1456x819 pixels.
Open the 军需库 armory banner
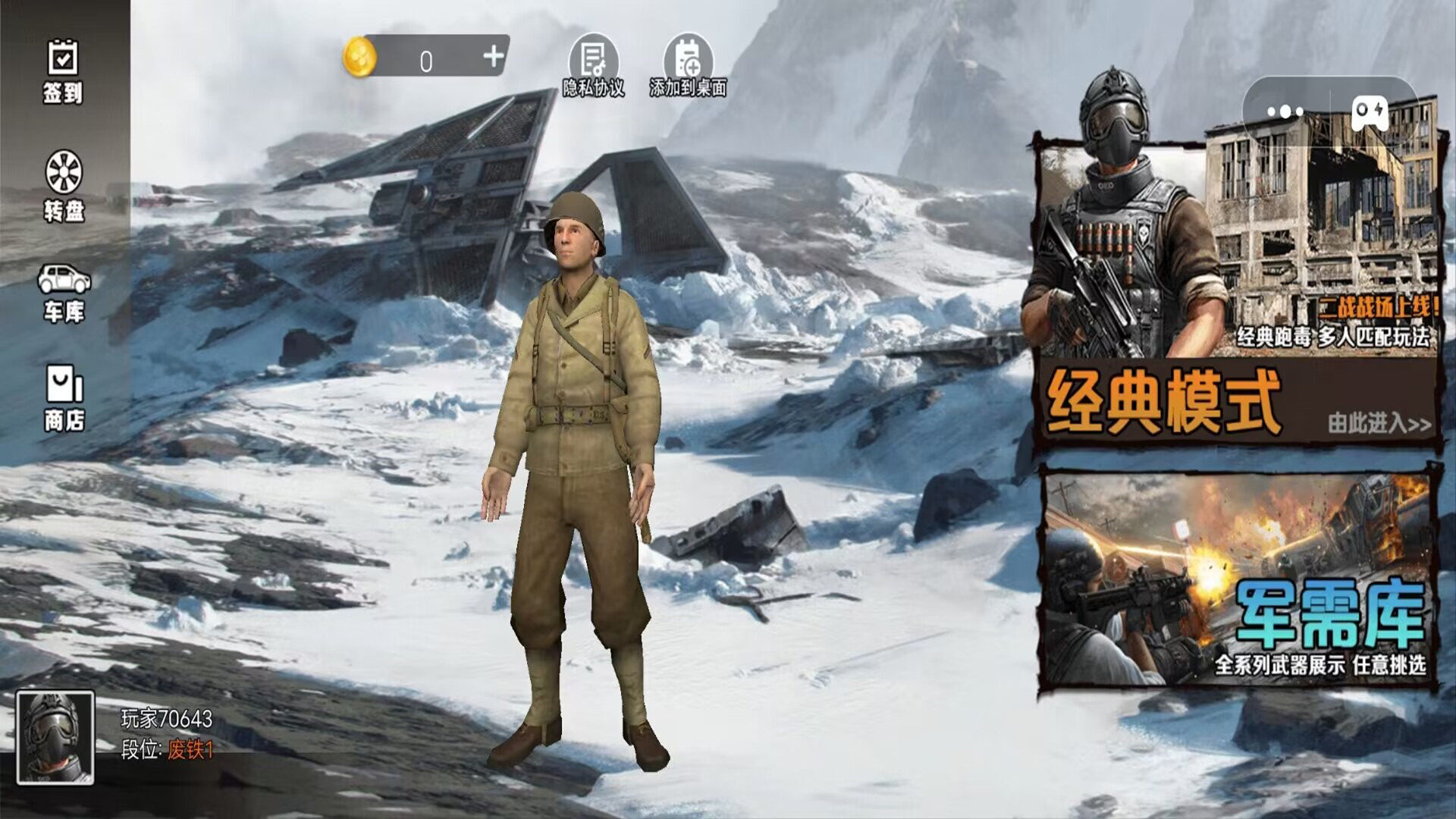1238,578
